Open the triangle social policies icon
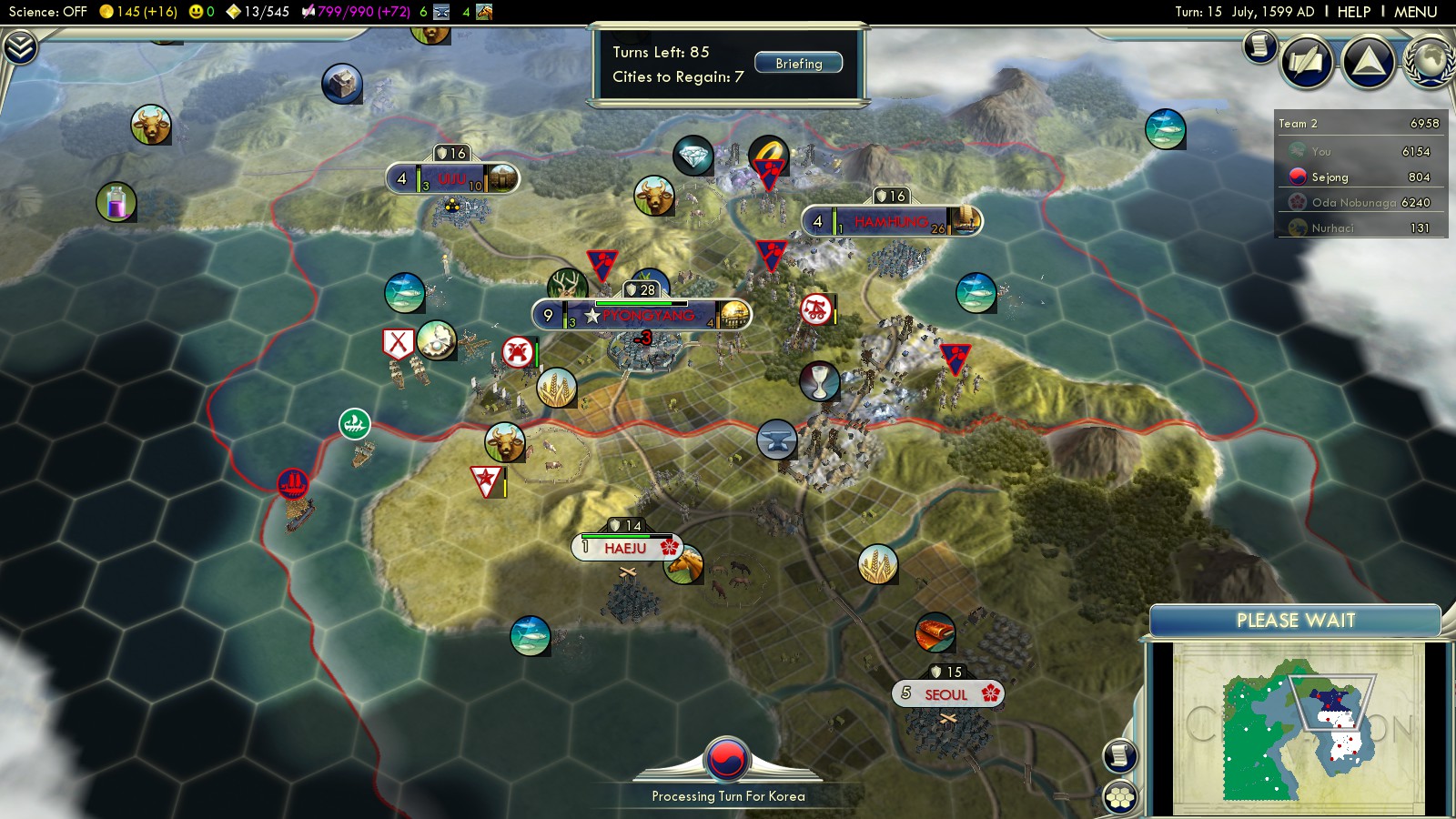 pos(1368,61)
